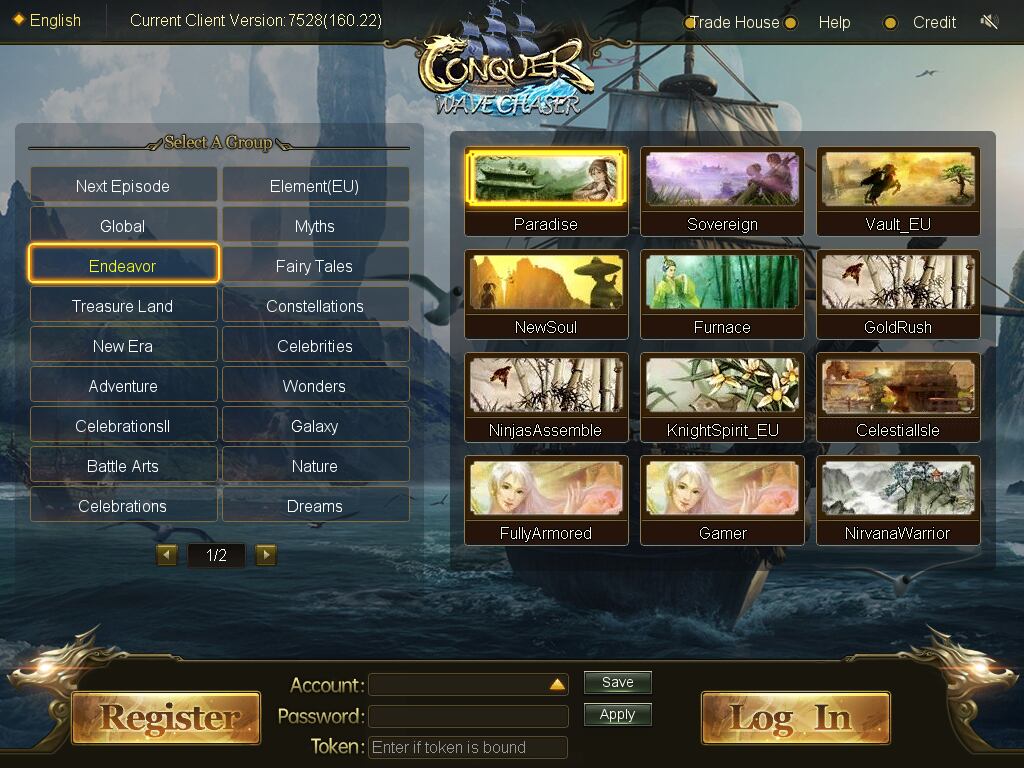The height and width of the screenshot is (768, 1024).
Task: Click the Apply button
Action: click(x=617, y=715)
